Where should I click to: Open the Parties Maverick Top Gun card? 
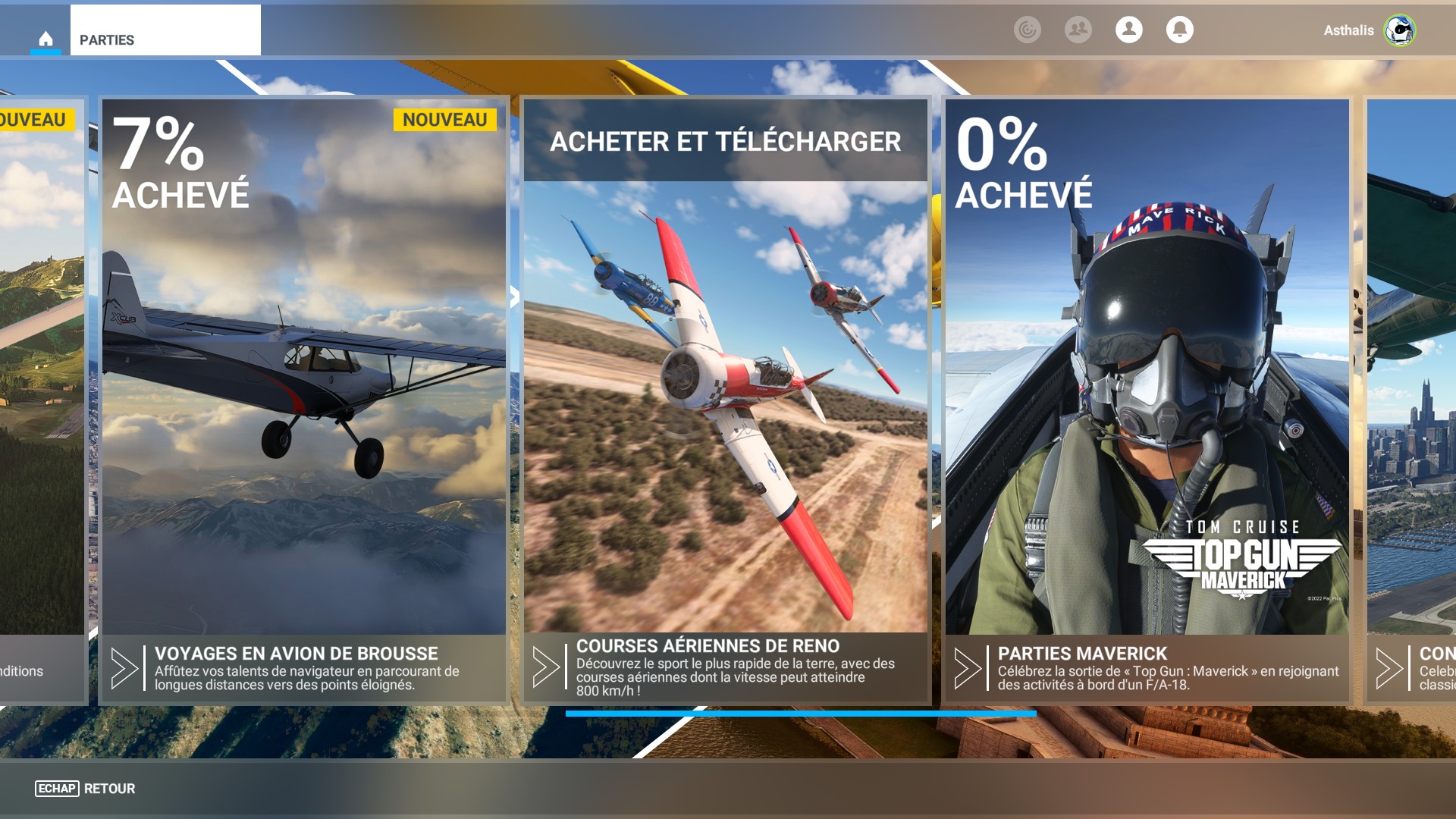(x=1147, y=400)
